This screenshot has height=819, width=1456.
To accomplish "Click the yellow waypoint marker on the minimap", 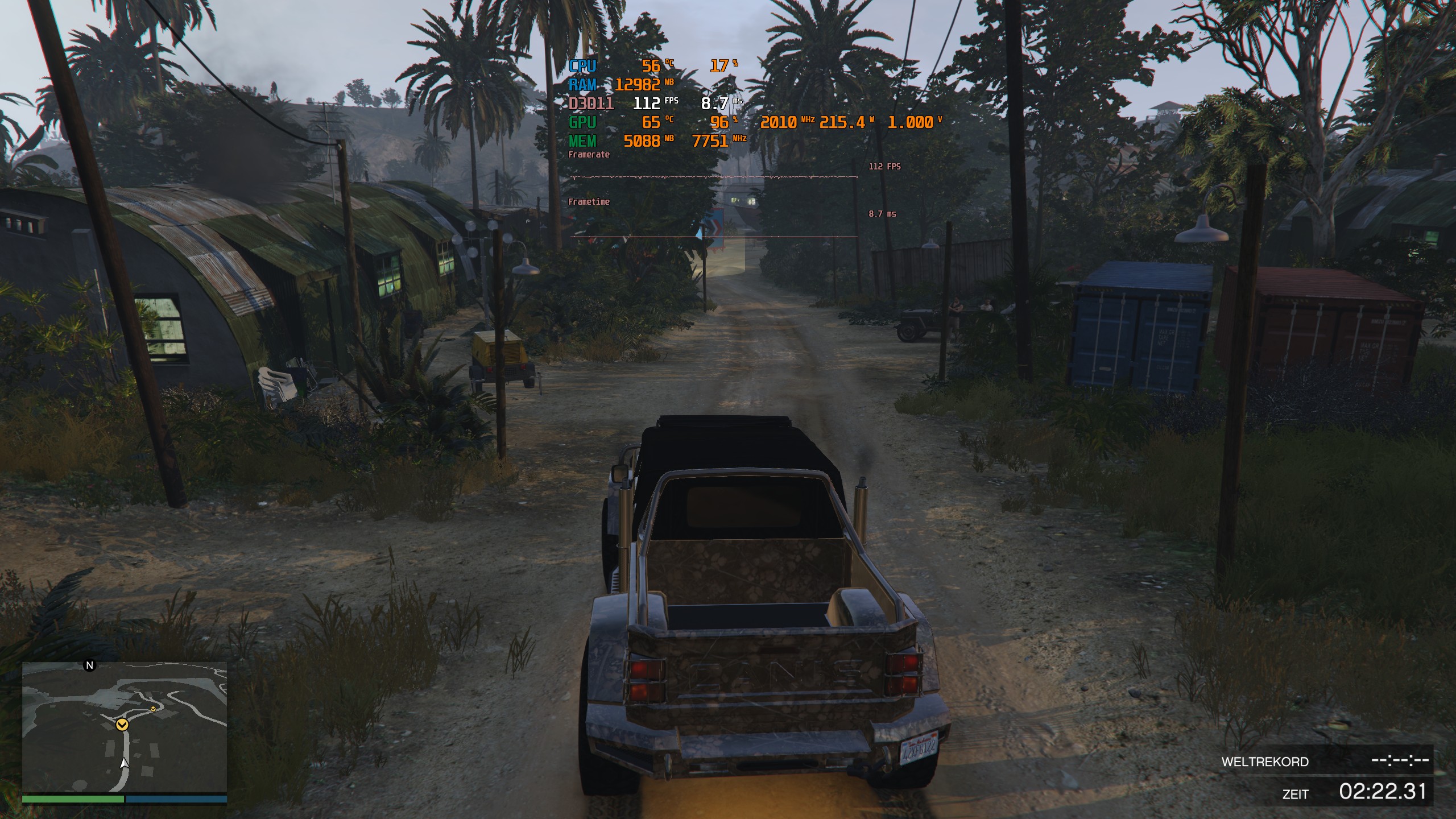I will click(x=122, y=725).
